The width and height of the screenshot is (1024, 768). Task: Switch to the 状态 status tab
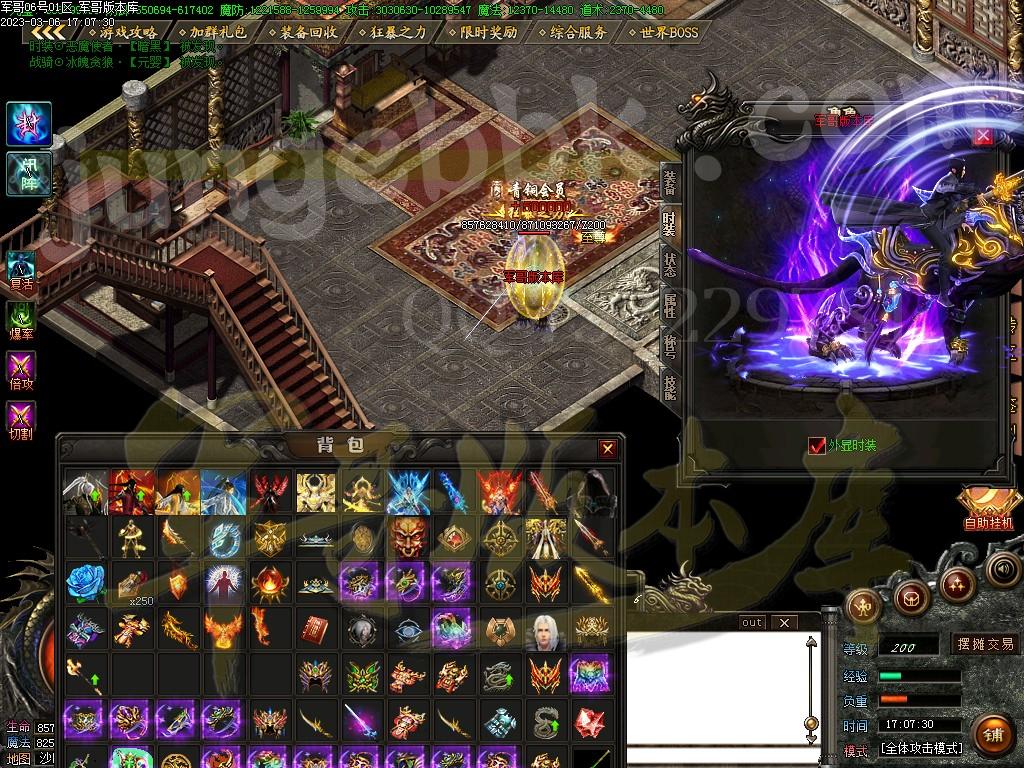tap(670, 264)
